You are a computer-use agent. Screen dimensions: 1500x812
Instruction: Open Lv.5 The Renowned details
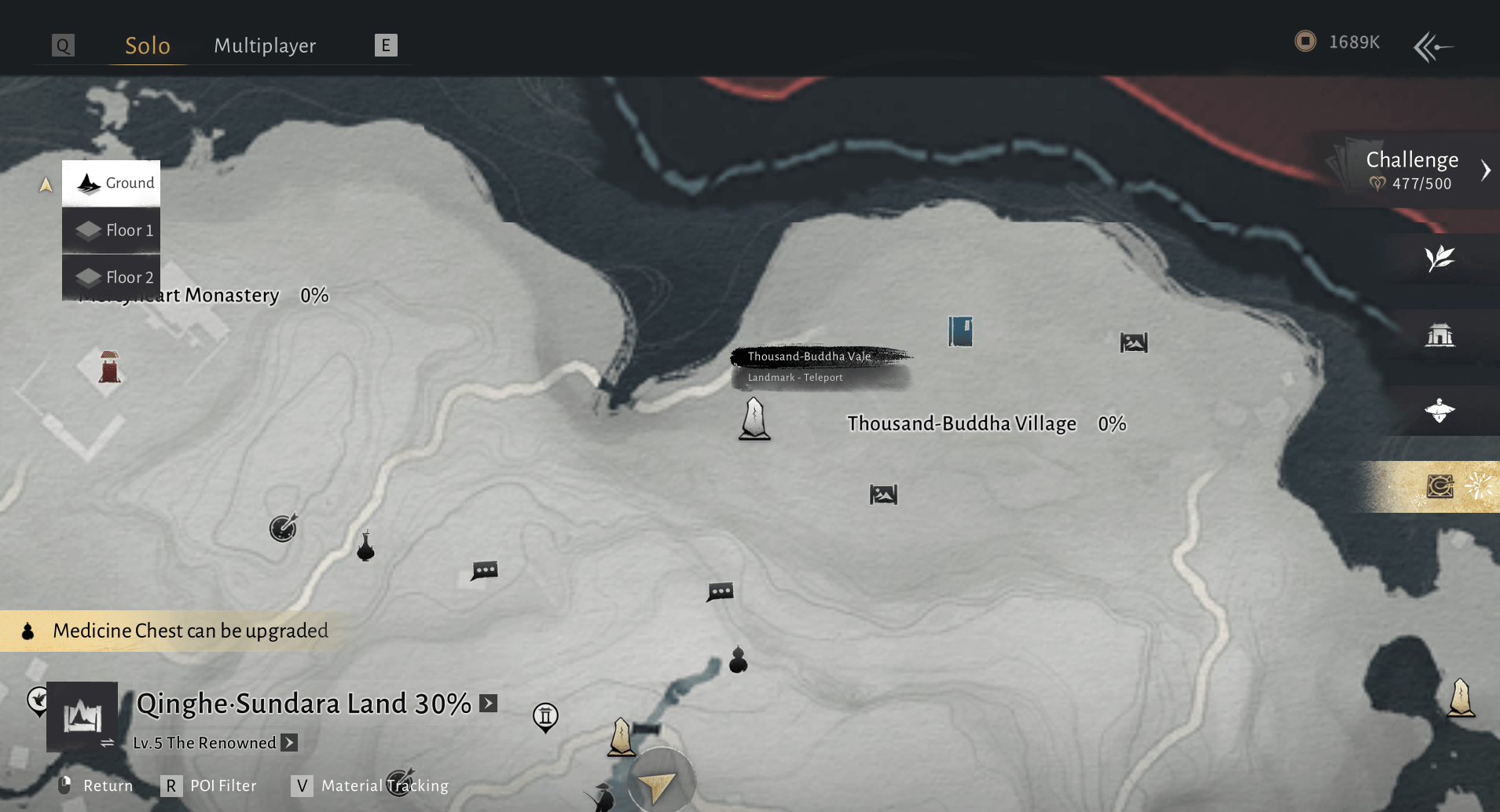pyautogui.click(x=289, y=743)
